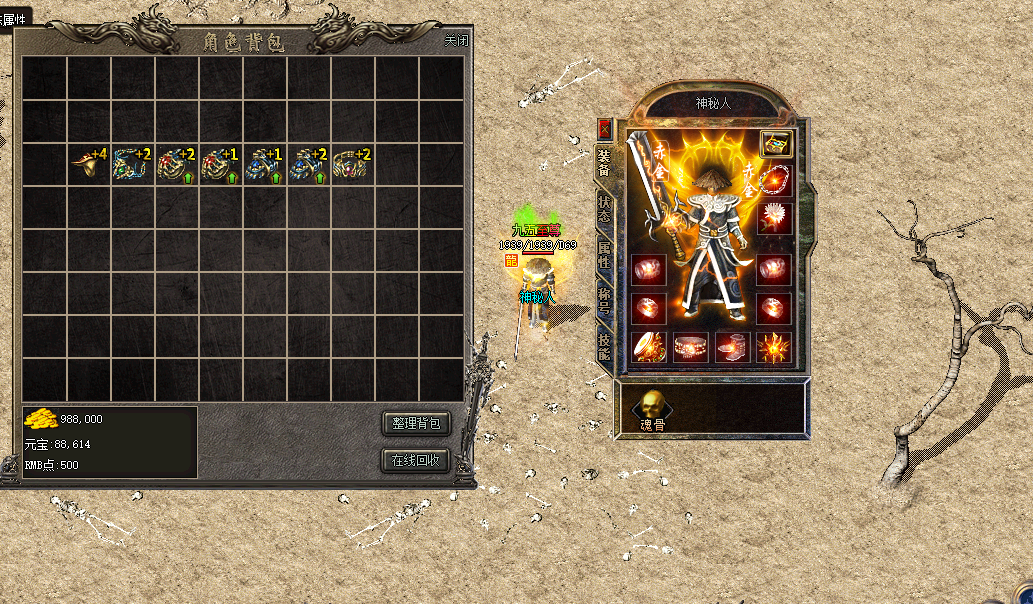Screen dimensions: 1033x604
Task: Inspect the equipped boots slot
Action: click(x=732, y=347)
